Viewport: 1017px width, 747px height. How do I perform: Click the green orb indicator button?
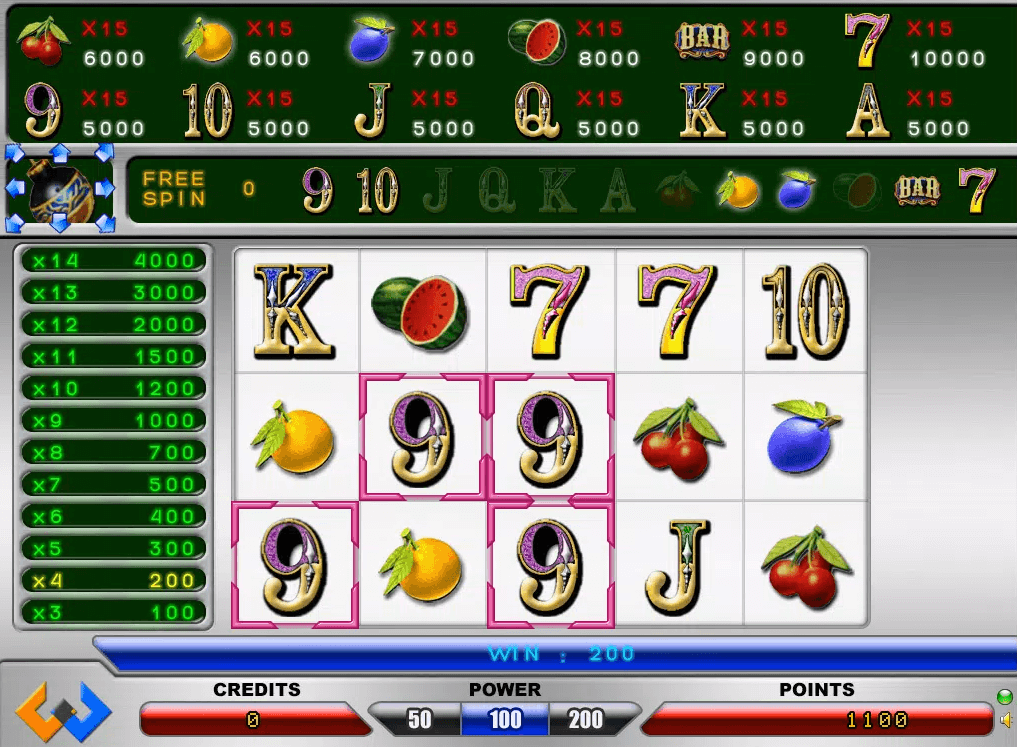(x=1005, y=696)
